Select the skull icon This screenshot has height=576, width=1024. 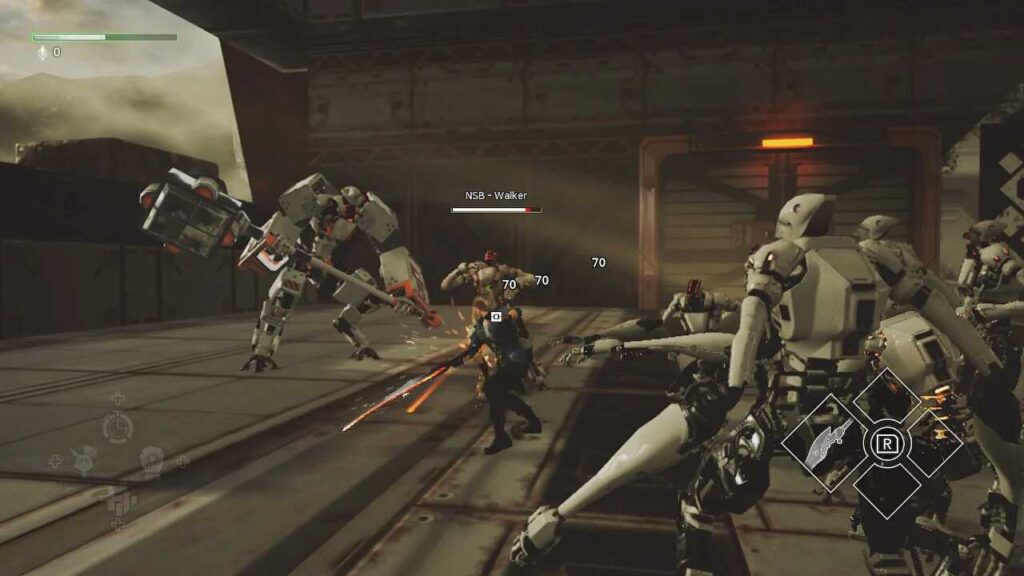[x=151, y=459]
